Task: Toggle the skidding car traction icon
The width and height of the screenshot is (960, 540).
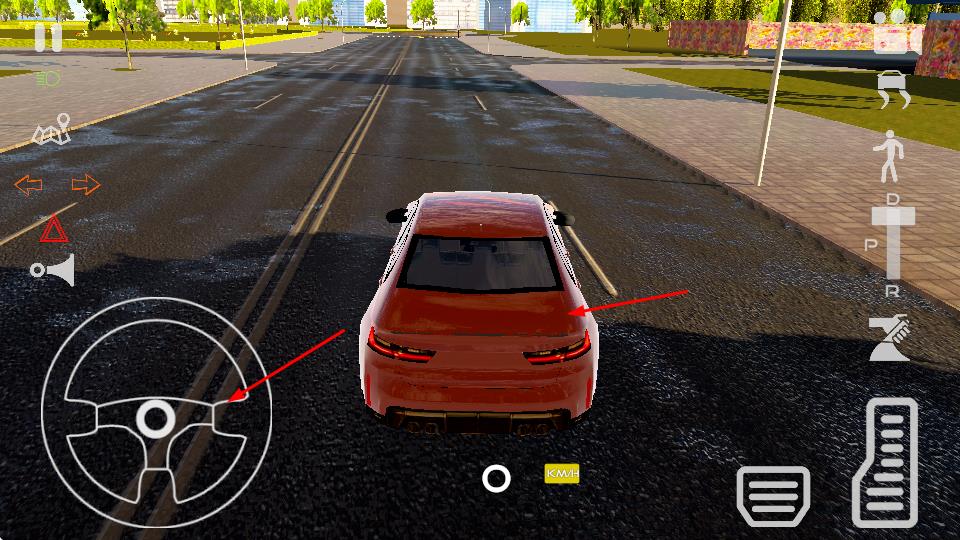Action: [x=896, y=91]
